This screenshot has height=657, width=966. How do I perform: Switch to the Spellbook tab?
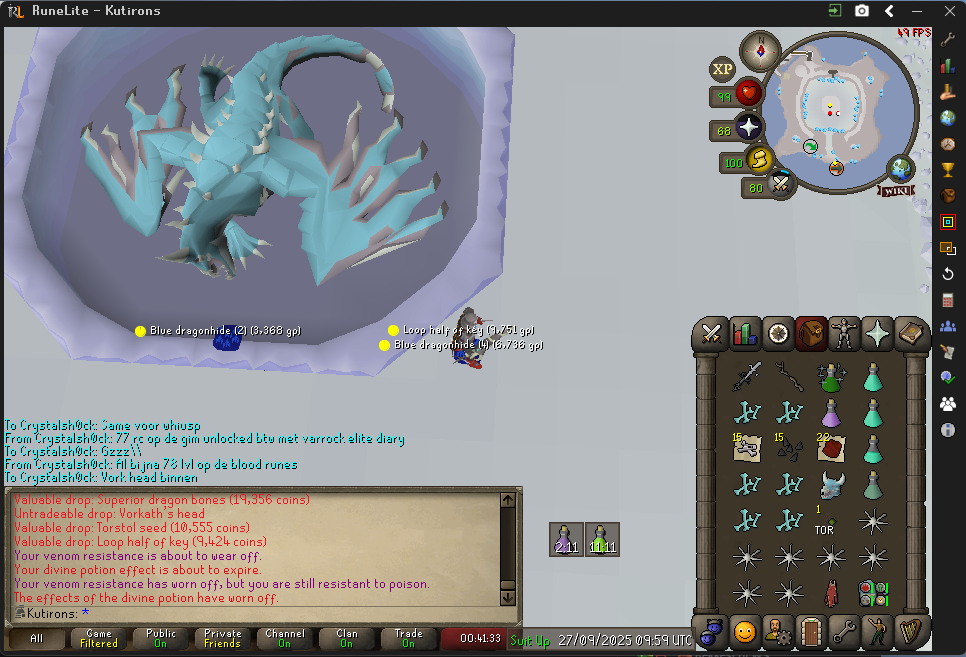(x=911, y=332)
